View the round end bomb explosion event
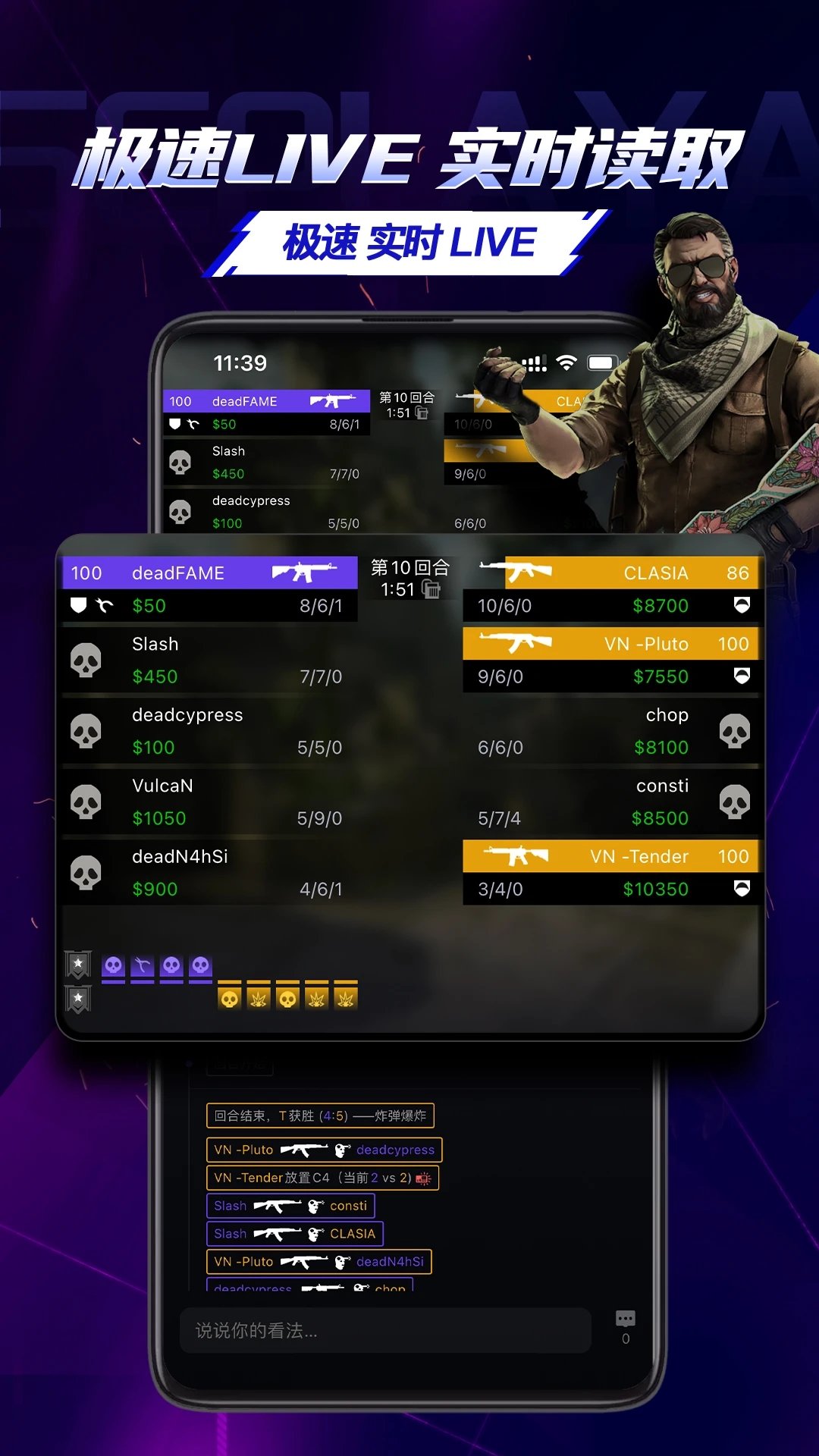The height and width of the screenshot is (1456, 819). (320, 1116)
